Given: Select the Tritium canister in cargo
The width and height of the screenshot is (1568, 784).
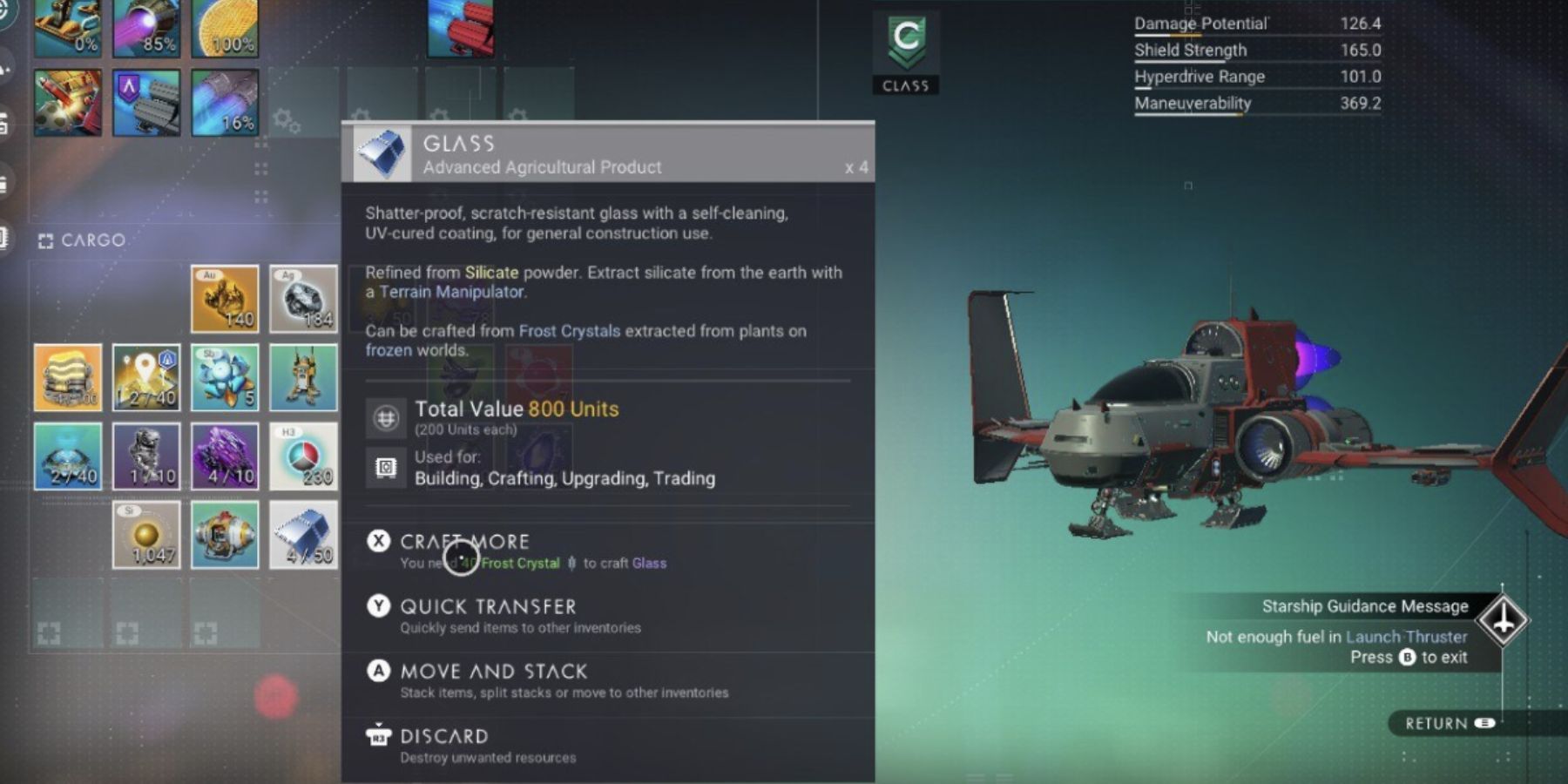Looking at the screenshot, I should click(304, 456).
